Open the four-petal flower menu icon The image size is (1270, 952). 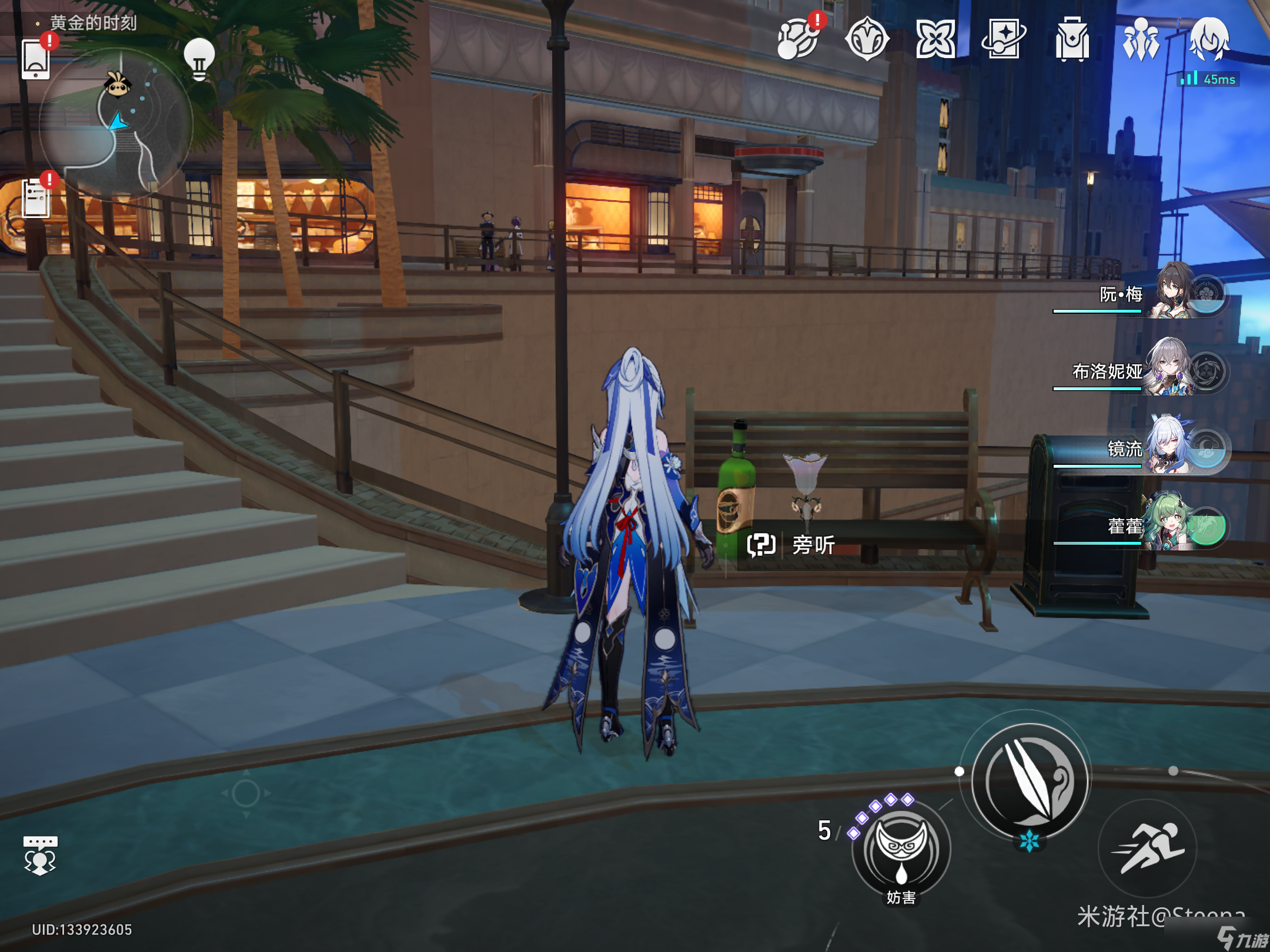935,39
